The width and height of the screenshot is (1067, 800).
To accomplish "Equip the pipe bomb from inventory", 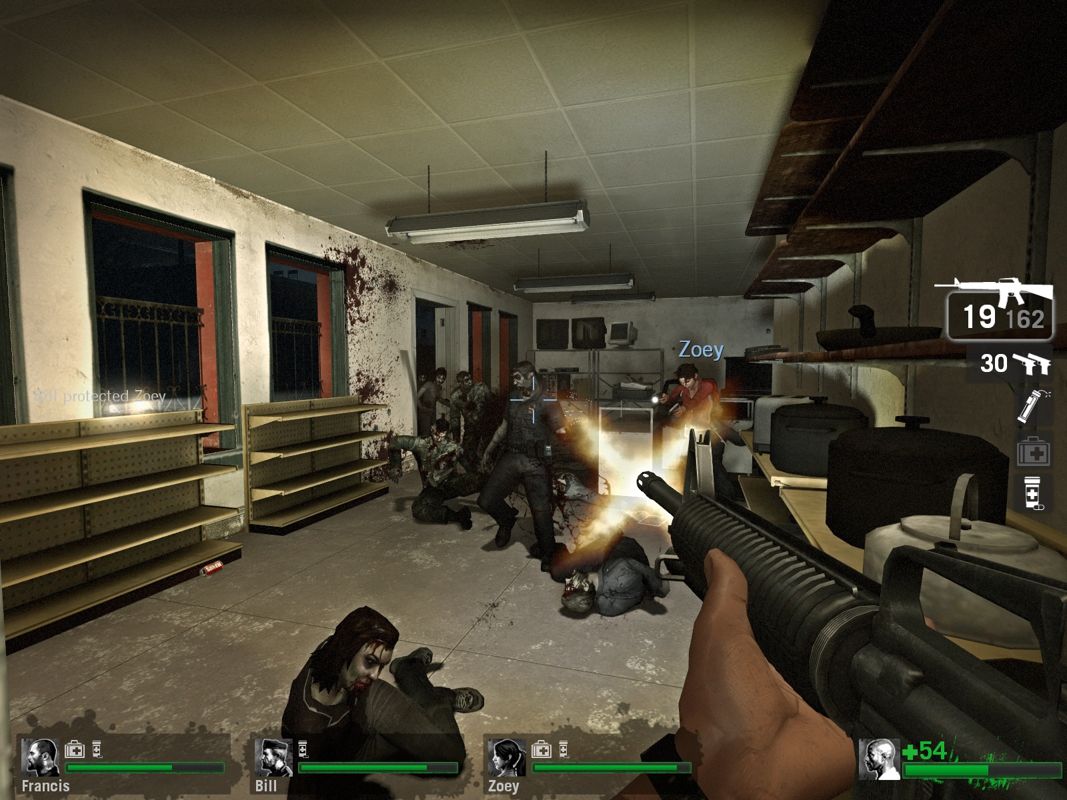I will (x=1031, y=406).
